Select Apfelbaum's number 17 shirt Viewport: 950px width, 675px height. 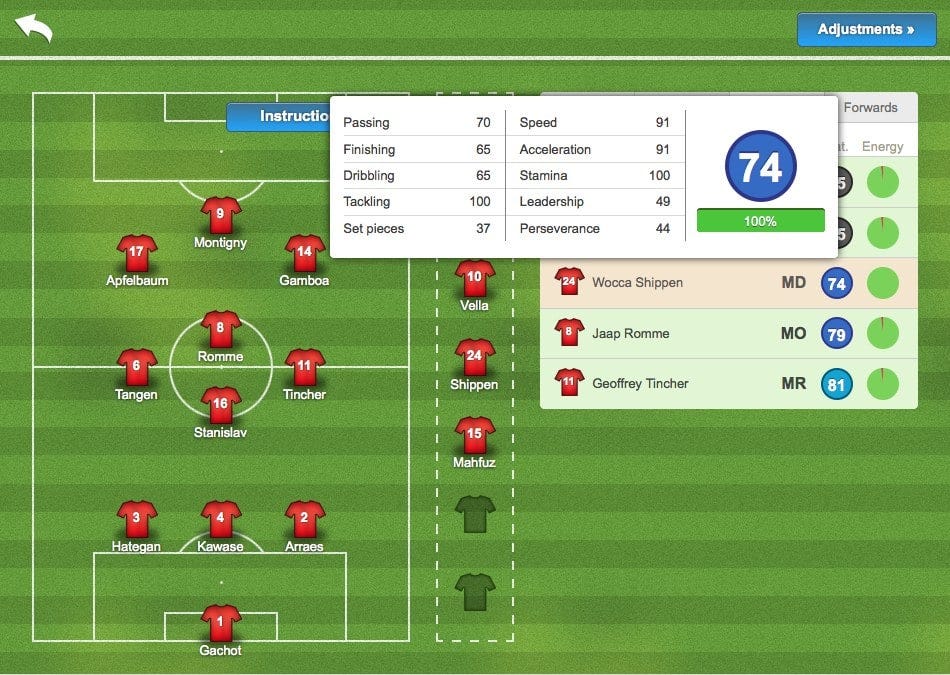click(x=137, y=253)
